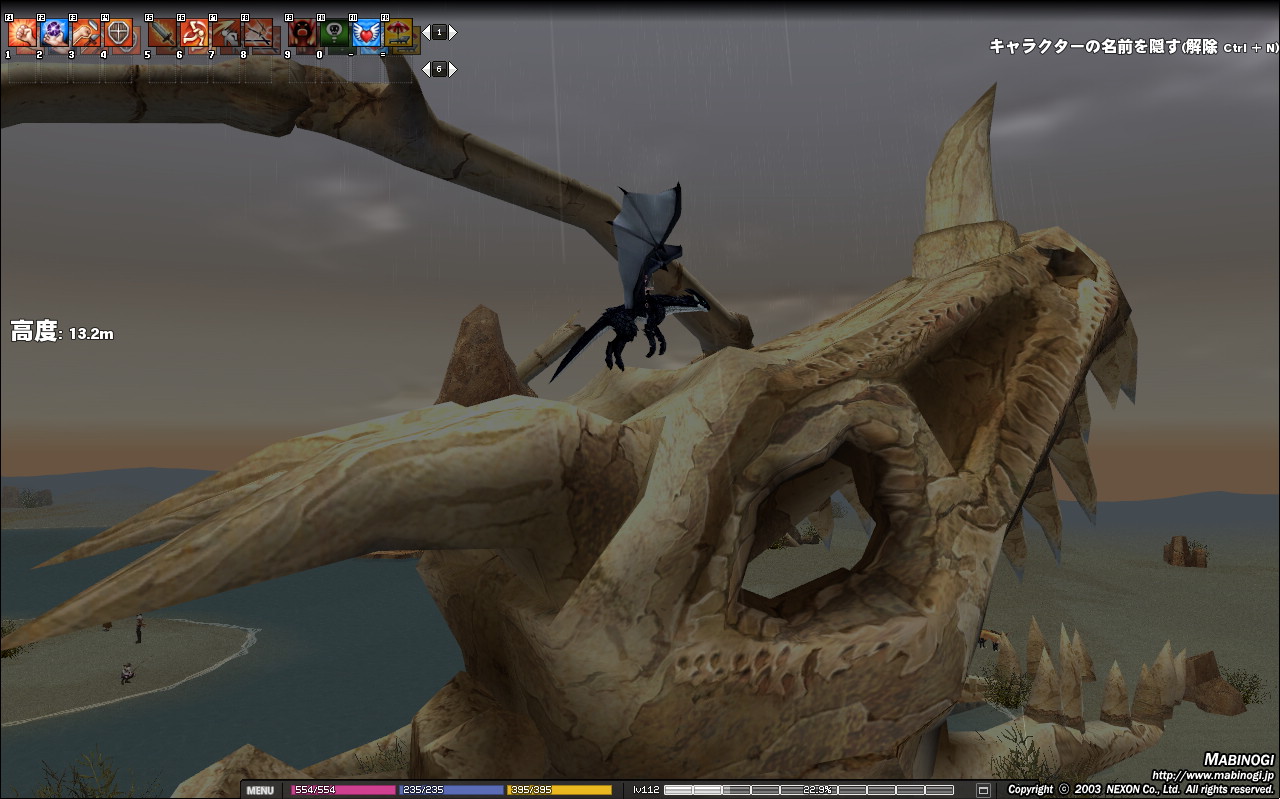Activate the green skull skill icon
The image size is (1280, 799).
click(x=334, y=33)
